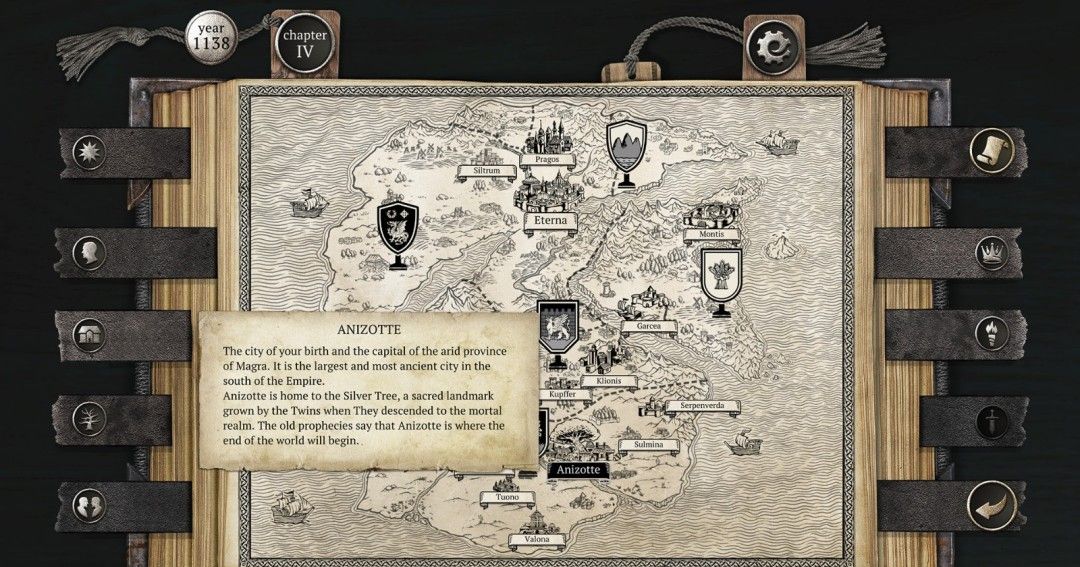Switch to the house bookmark tab
This screenshot has width=1080, height=567.
click(x=90, y=335)
